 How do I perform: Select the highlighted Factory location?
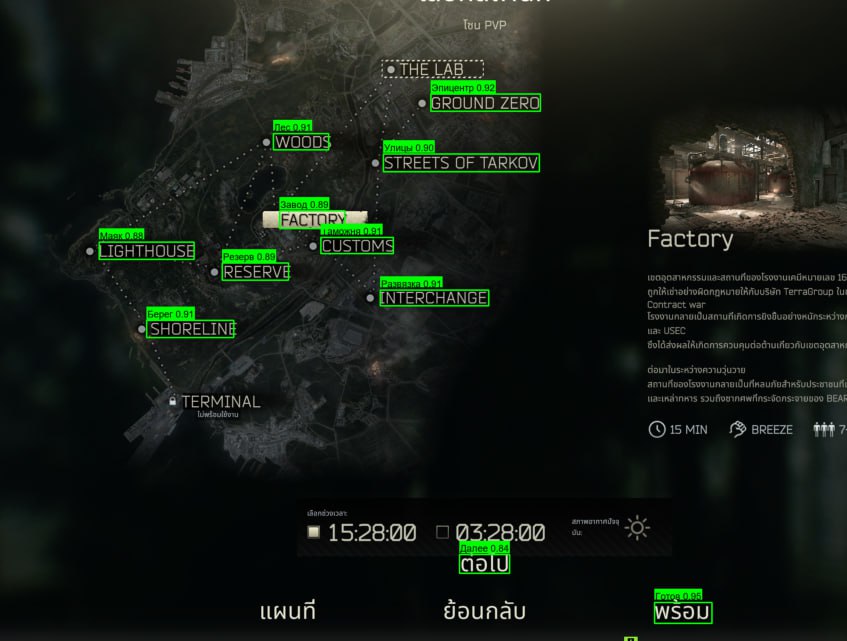pyautogui.click(x=313, y=219)
